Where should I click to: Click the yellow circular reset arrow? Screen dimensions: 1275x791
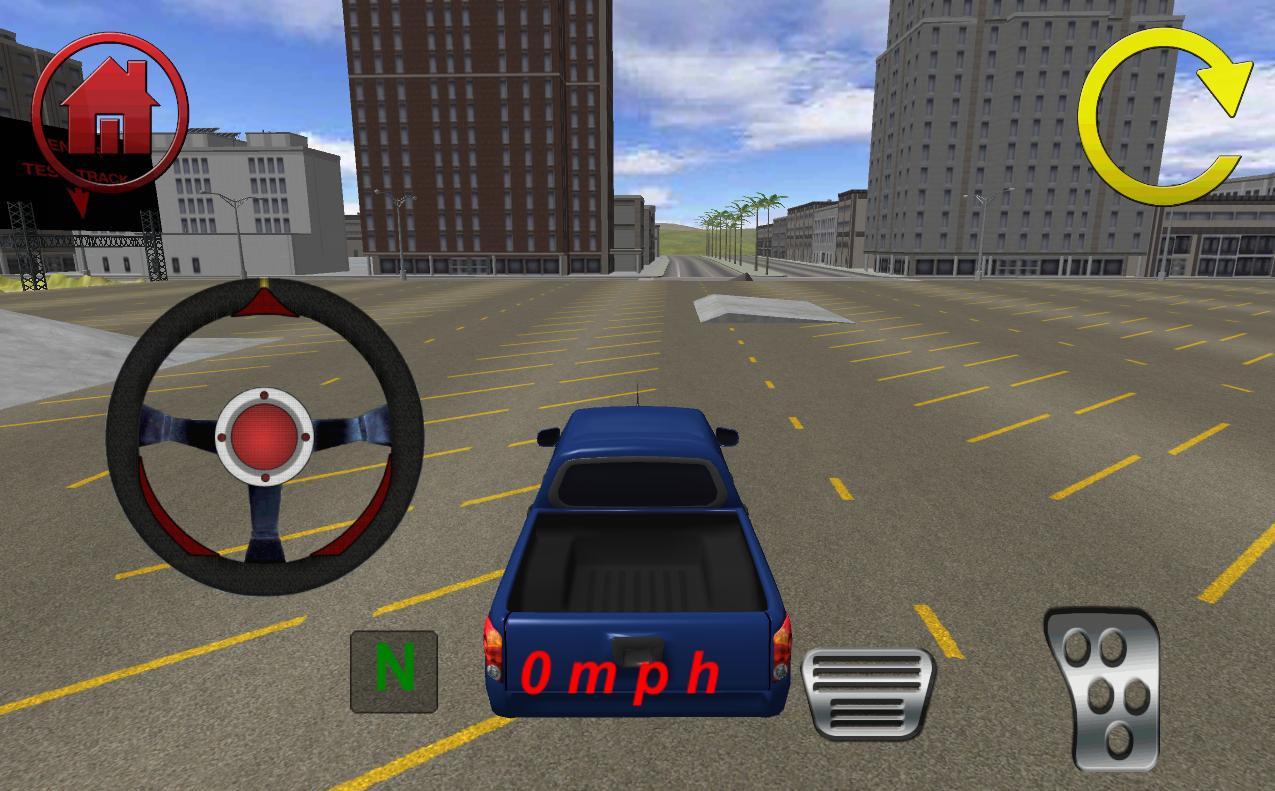[1164, 116]
